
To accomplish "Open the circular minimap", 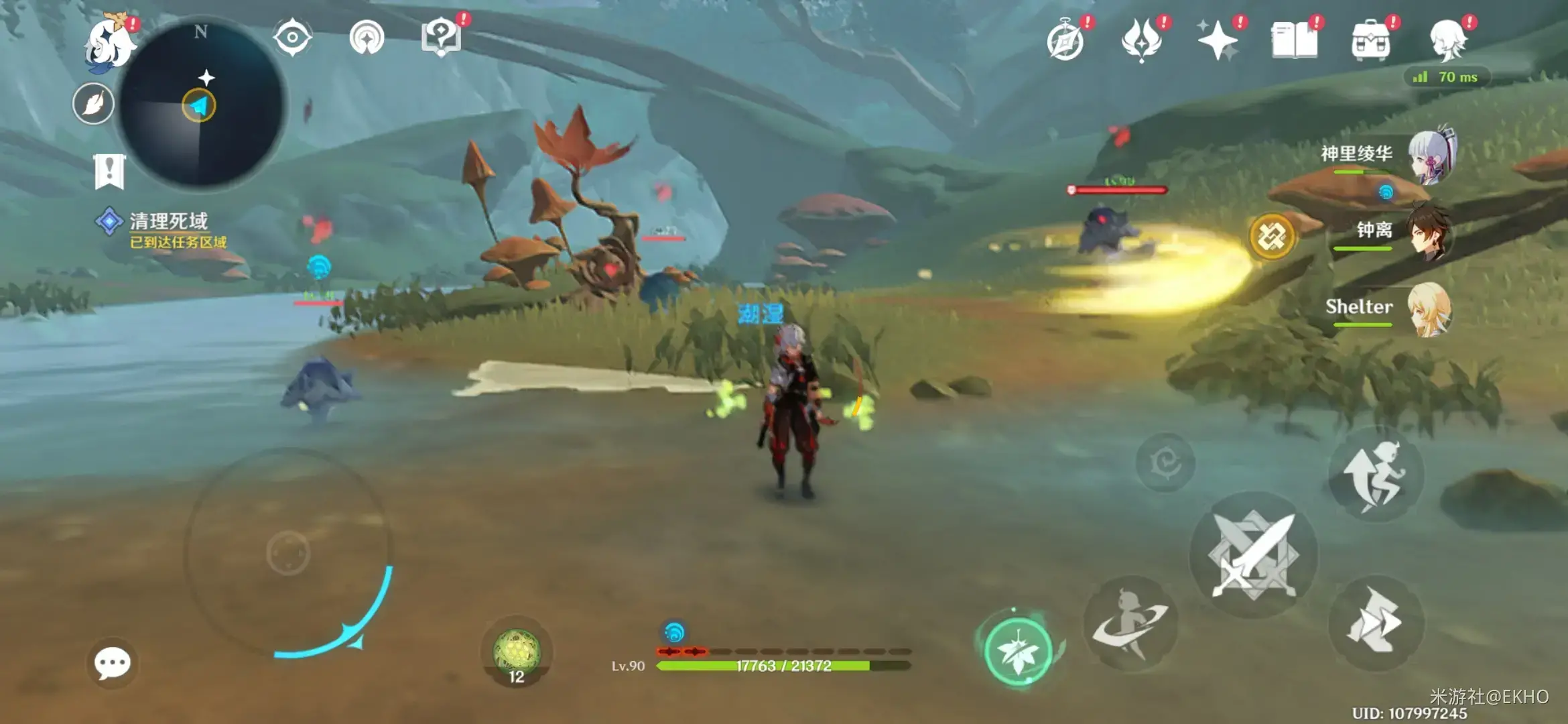I will [x=201, y=105].
